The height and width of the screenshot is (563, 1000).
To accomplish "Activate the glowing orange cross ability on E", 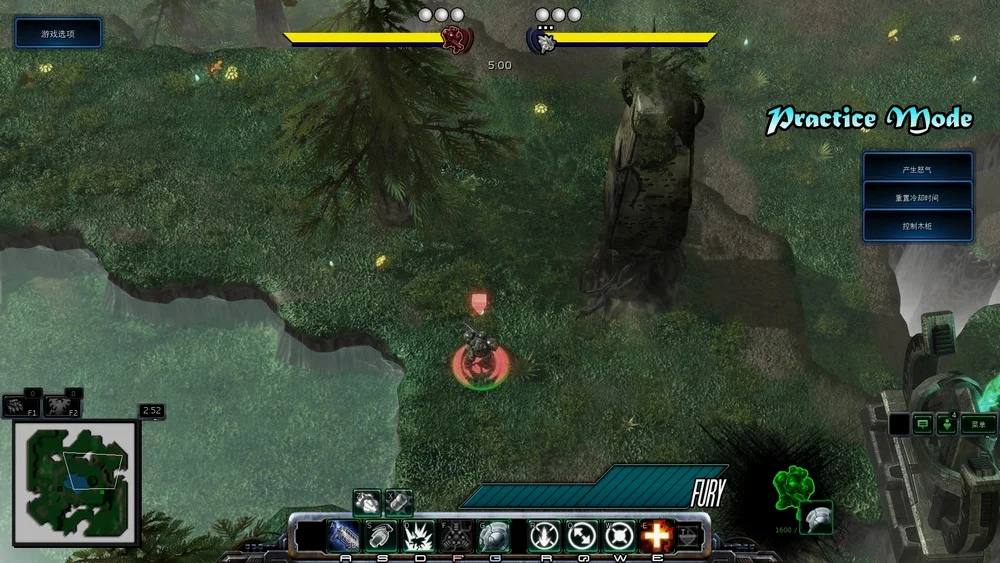I will [656, 536].
